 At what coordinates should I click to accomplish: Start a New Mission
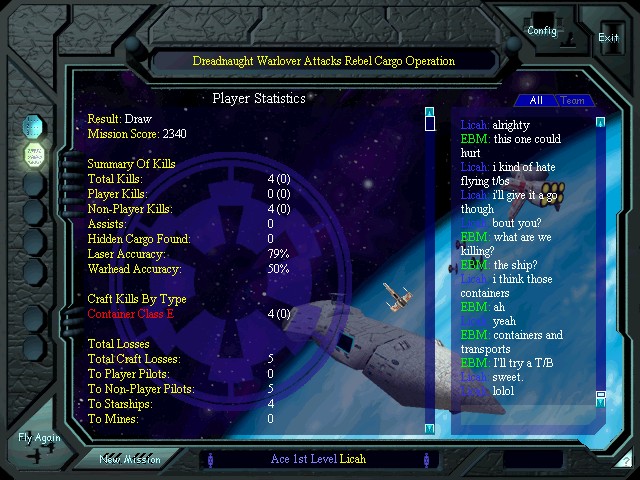pyautogui.click(x=130, y=459)
